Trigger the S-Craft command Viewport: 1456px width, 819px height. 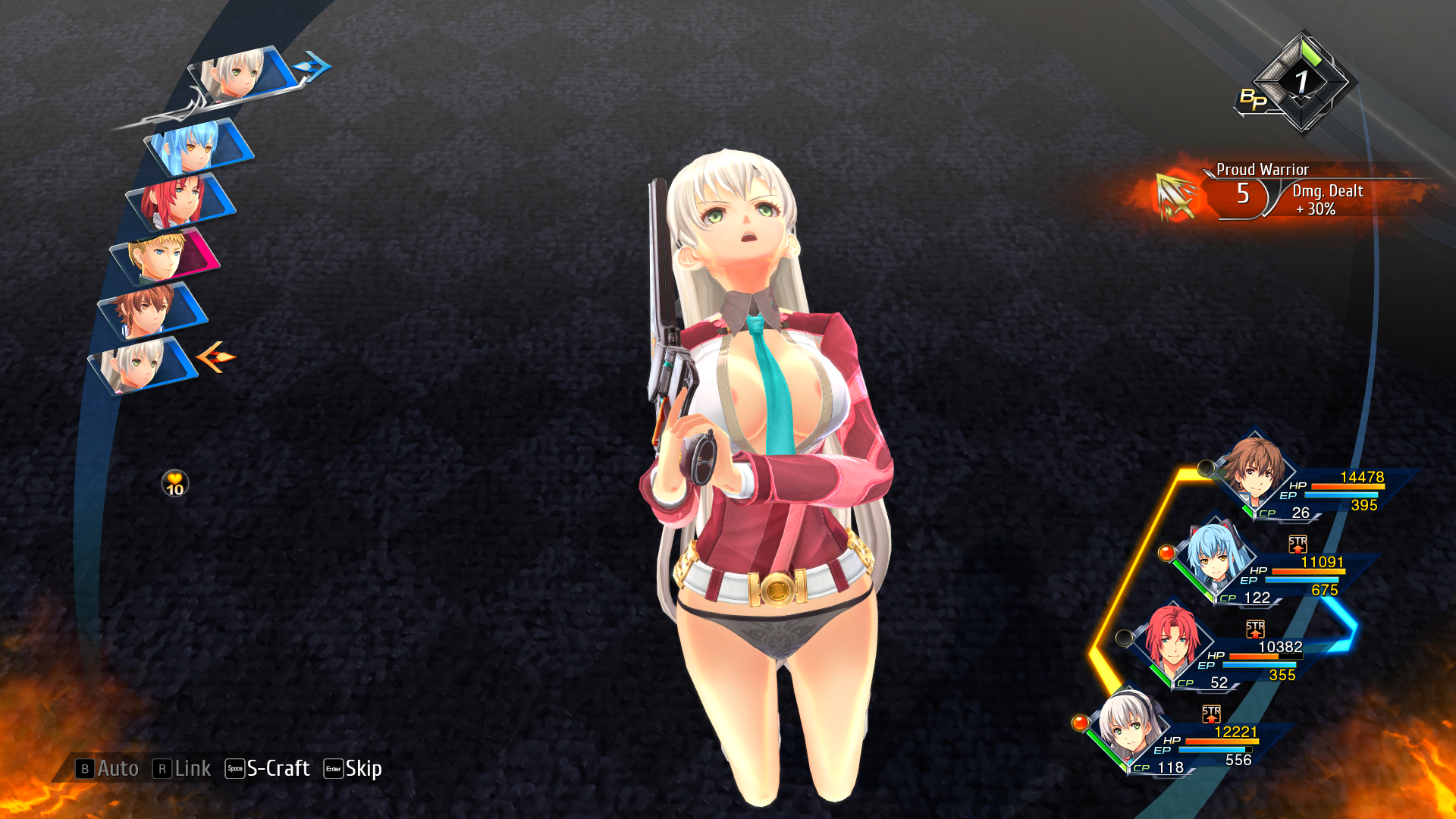click(x=268, y=768)
